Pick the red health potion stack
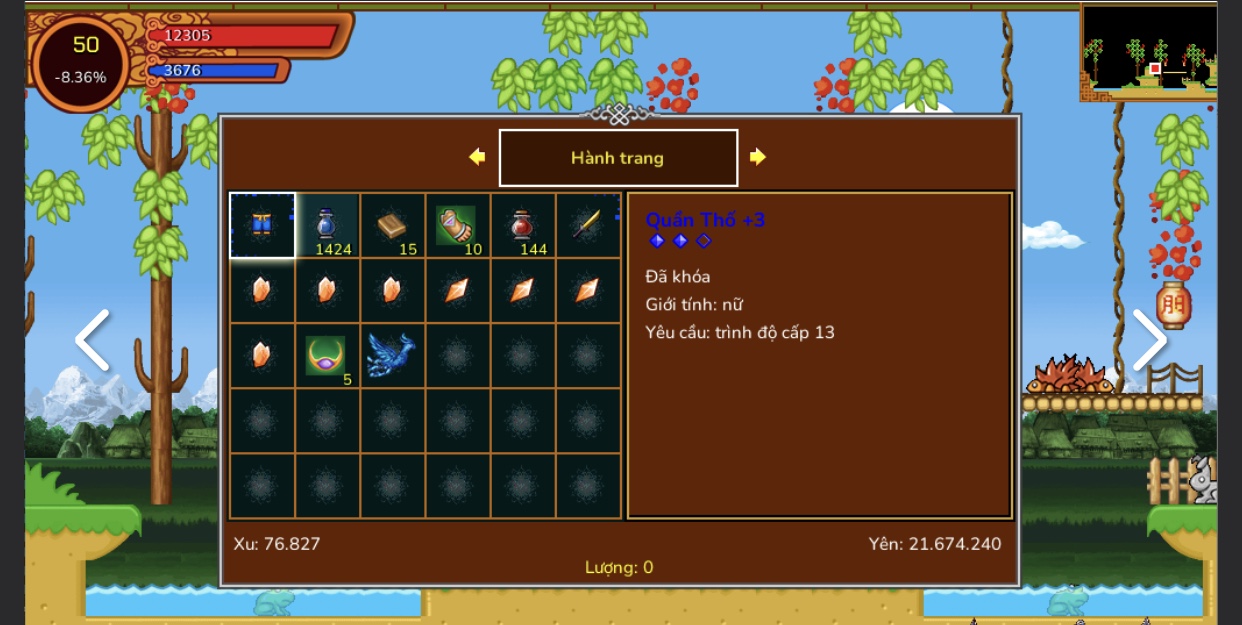The height and width of the screenshot is (625, 1242). [x=522, y=225]
